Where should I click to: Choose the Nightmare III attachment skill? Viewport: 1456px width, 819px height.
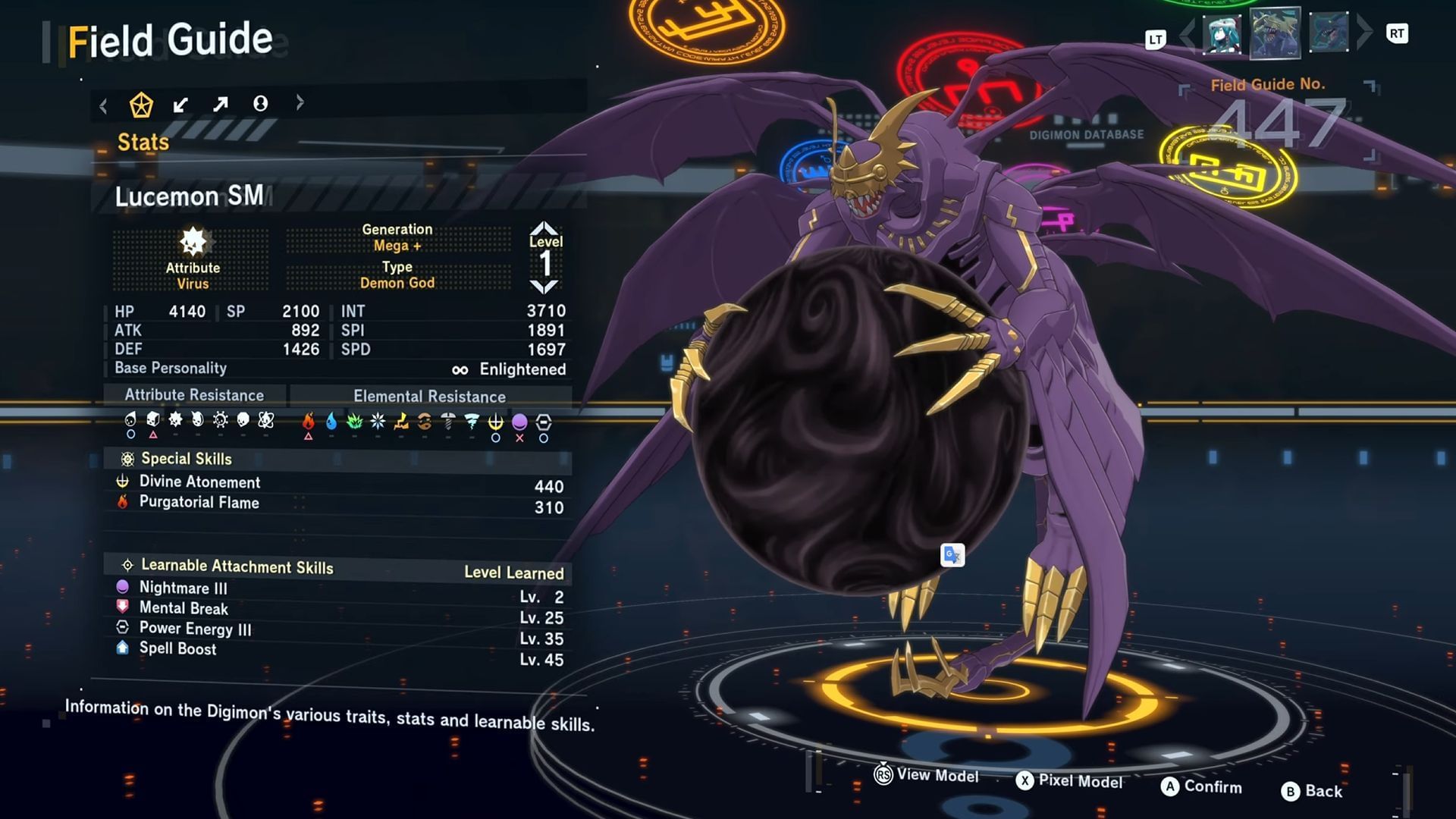point(183,588)
